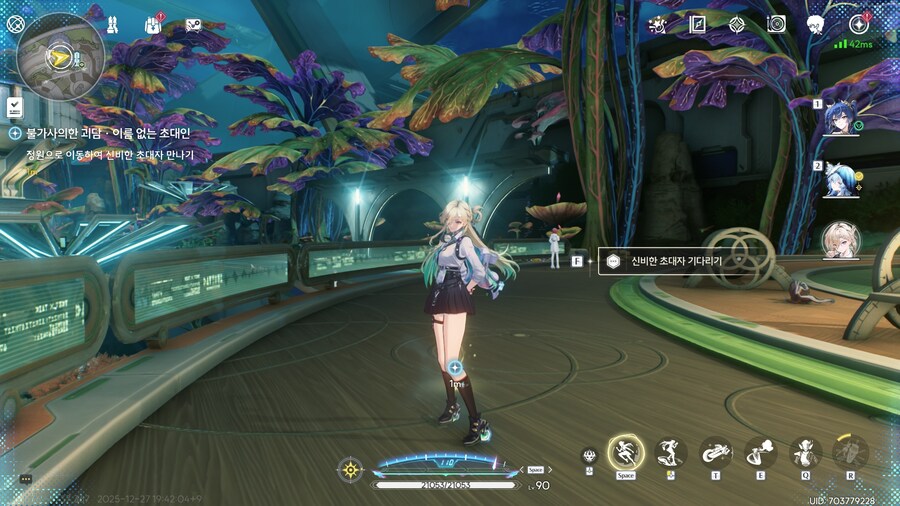Switch to the dark-blue-haired party member
Screen dimensions: 900x506
(x=842, y=118)
